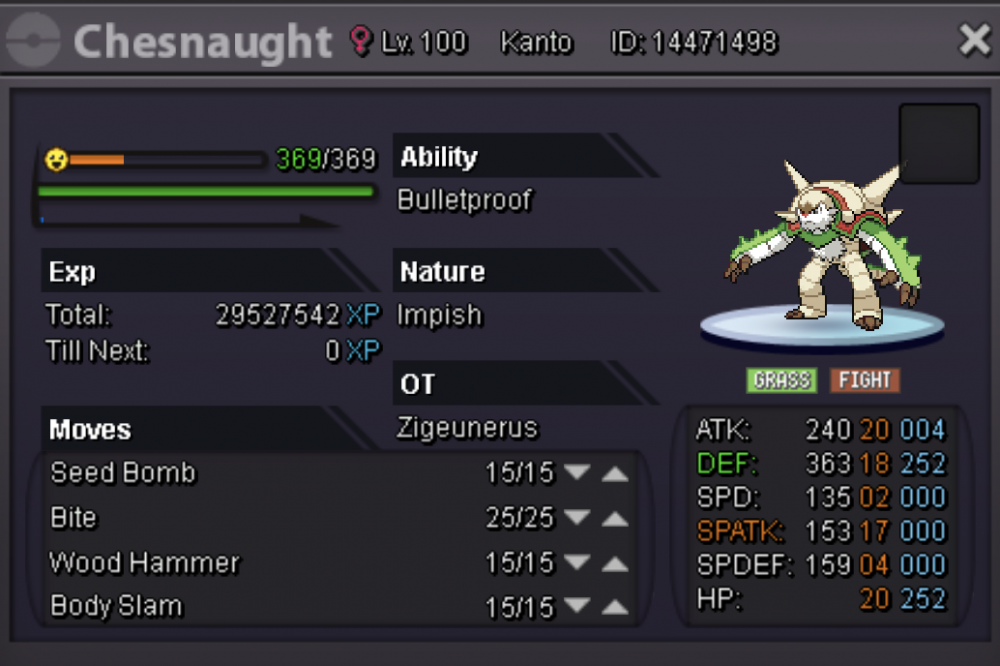The width and height of the screenshot is (1000, 666).
Task: Click the empty held item slot
Action: point(939,144)
